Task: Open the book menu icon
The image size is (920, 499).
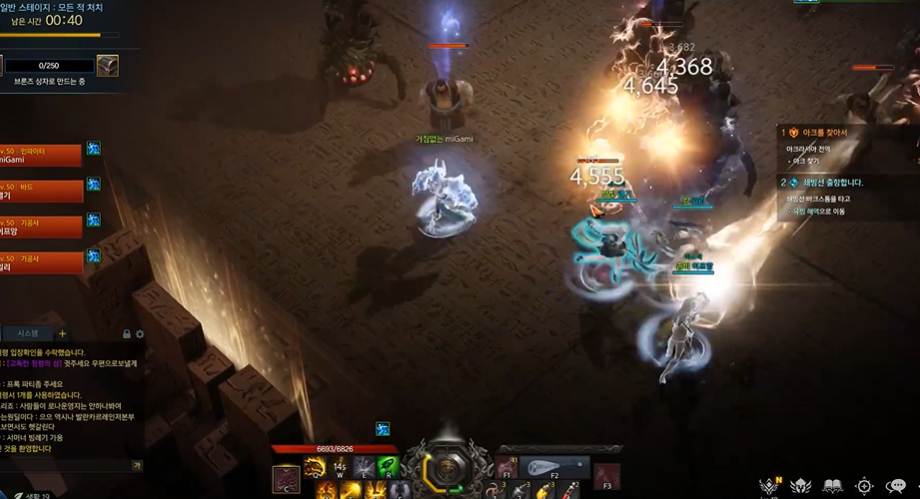Action: (833, 486)
